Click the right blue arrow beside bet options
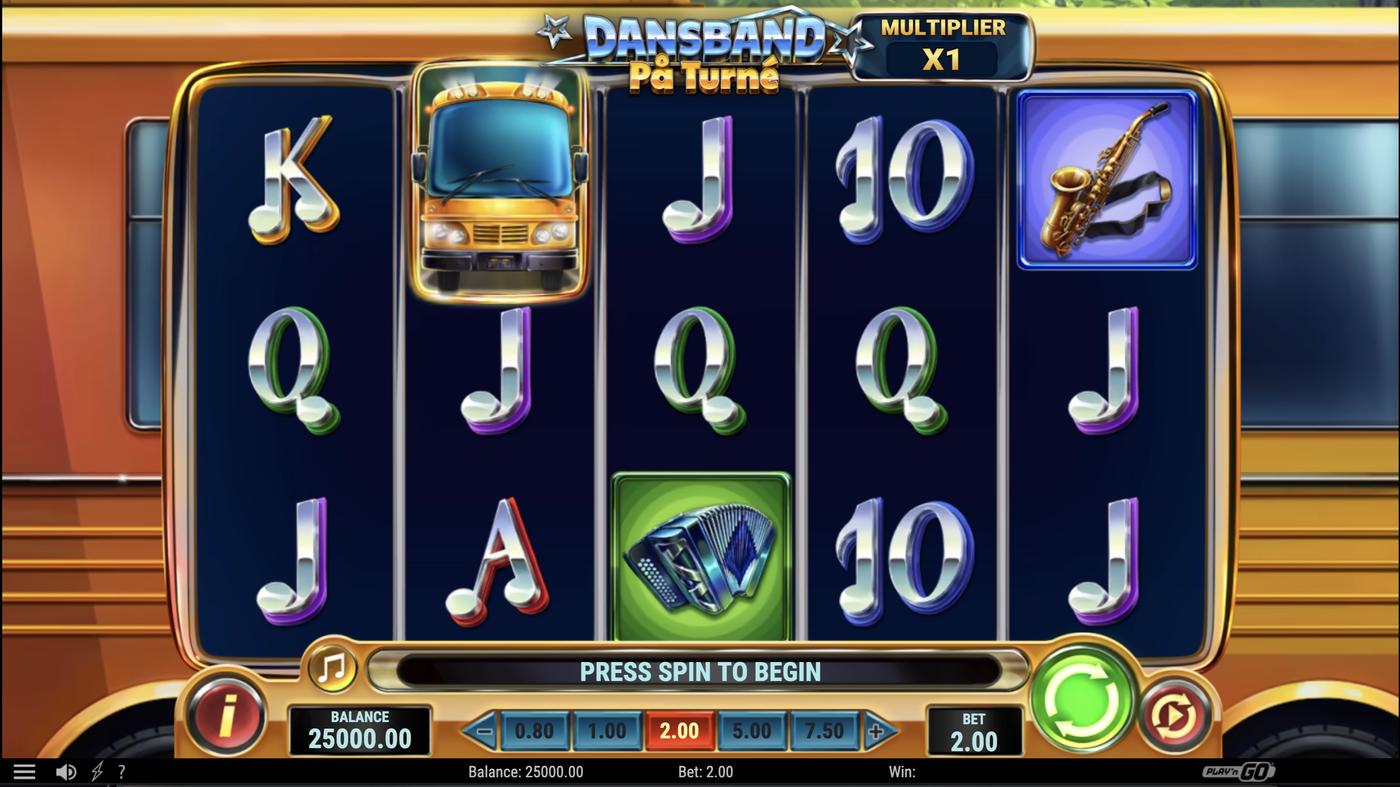The image size is (1400, 787). 878,730
